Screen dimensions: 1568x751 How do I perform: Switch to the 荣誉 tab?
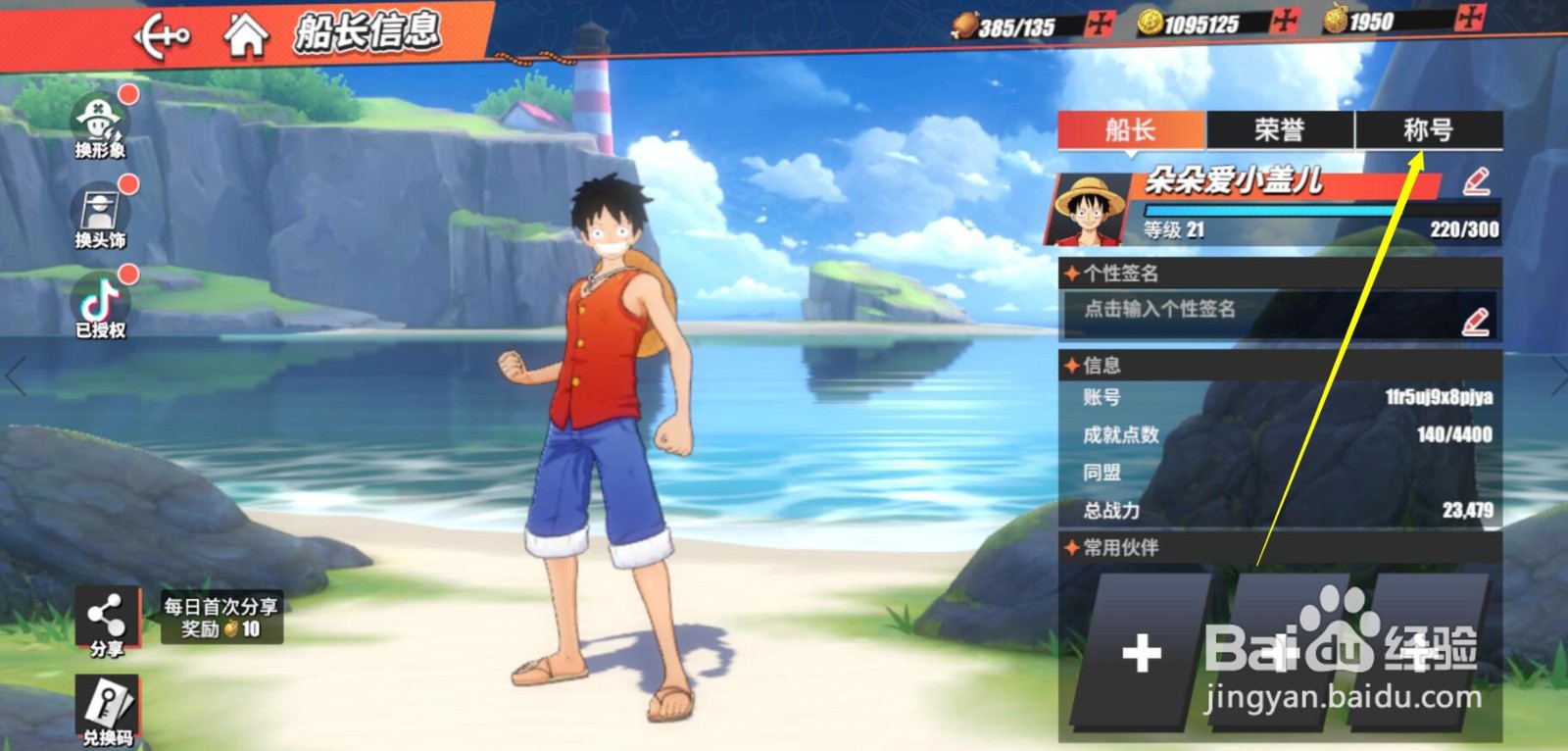(x=1279, y=130)
